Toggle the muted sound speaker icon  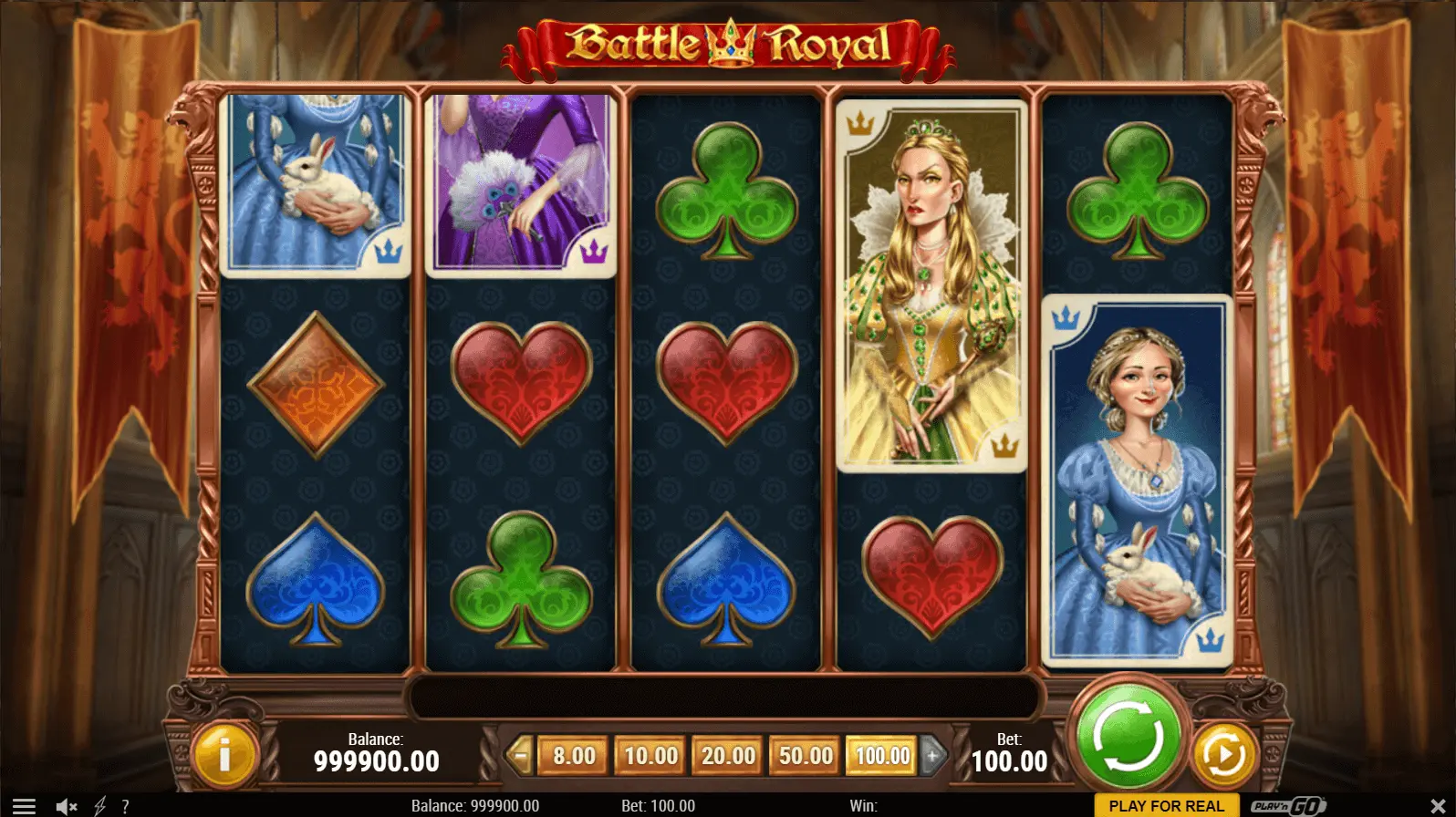click(x=67, y=806)
